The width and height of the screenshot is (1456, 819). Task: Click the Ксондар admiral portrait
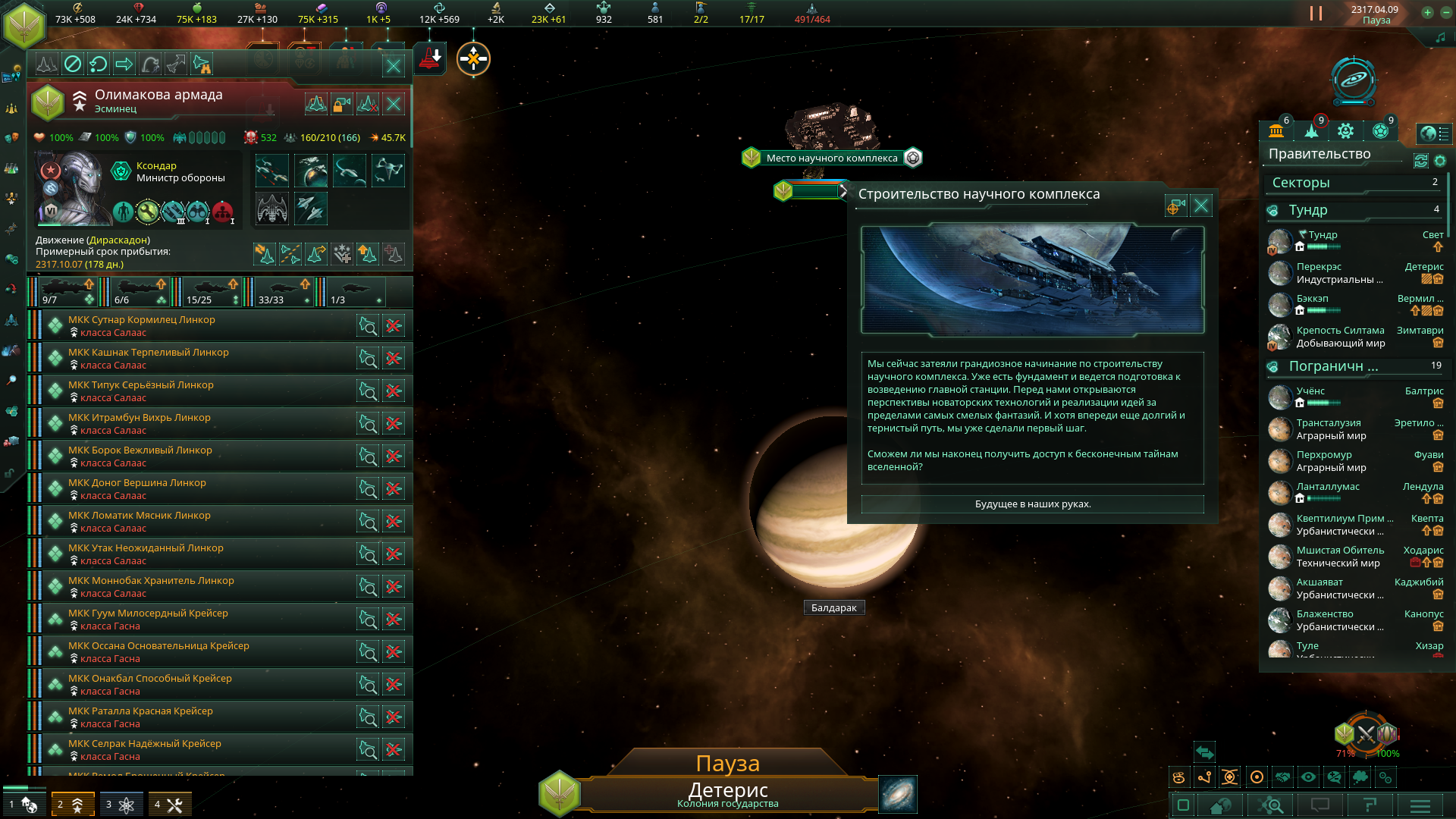(73, 188)
